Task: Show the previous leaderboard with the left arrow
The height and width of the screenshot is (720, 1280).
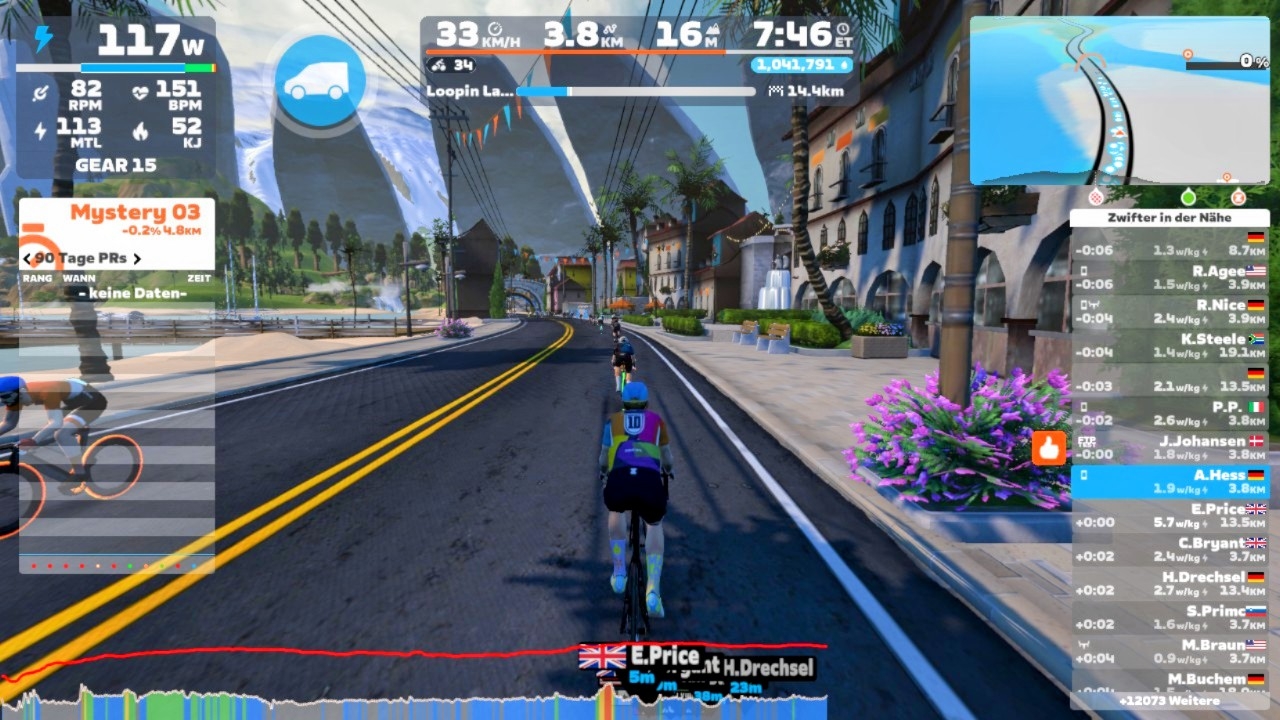Action: 27,259
